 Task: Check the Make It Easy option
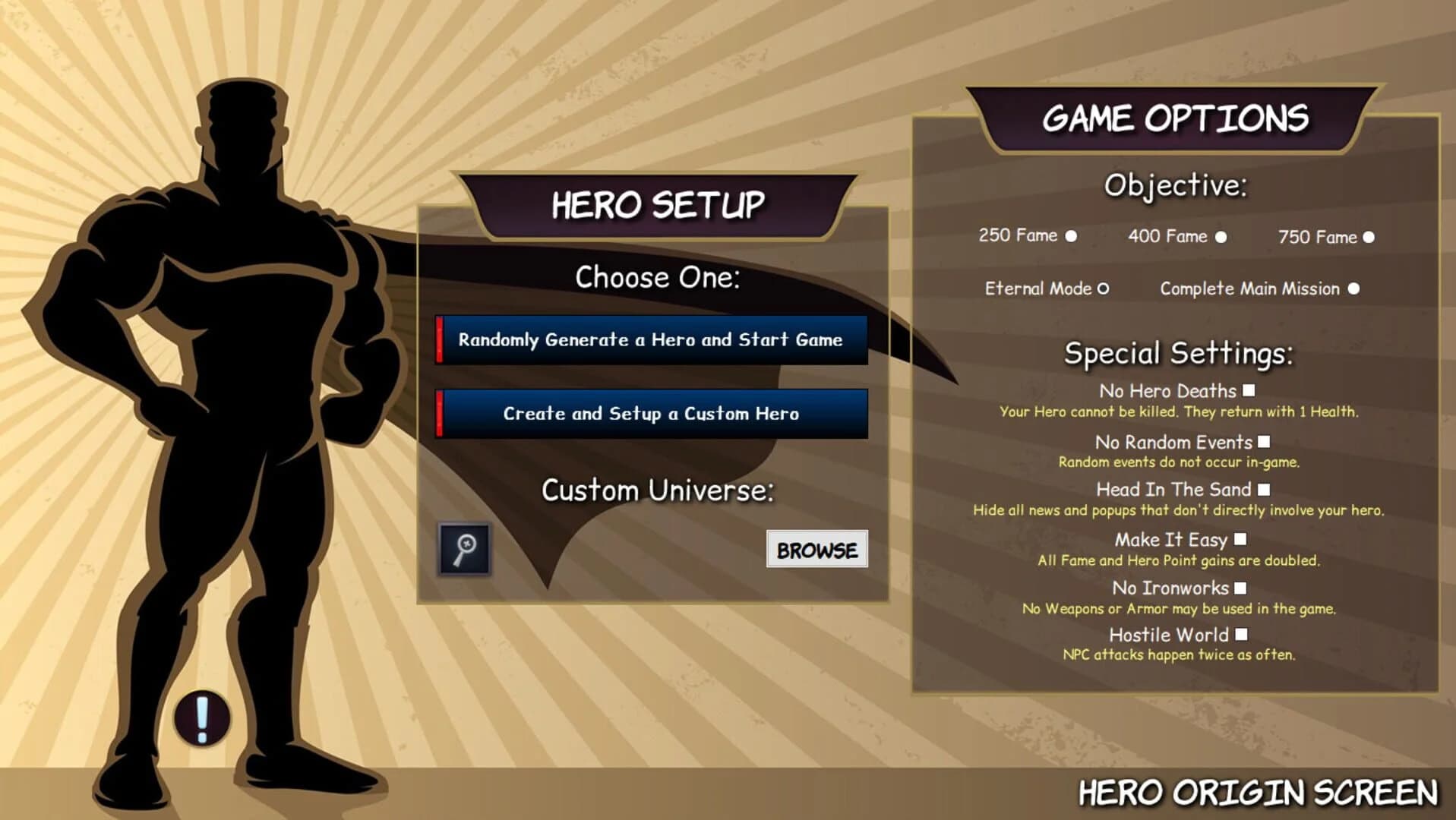tap(1241, 539)
